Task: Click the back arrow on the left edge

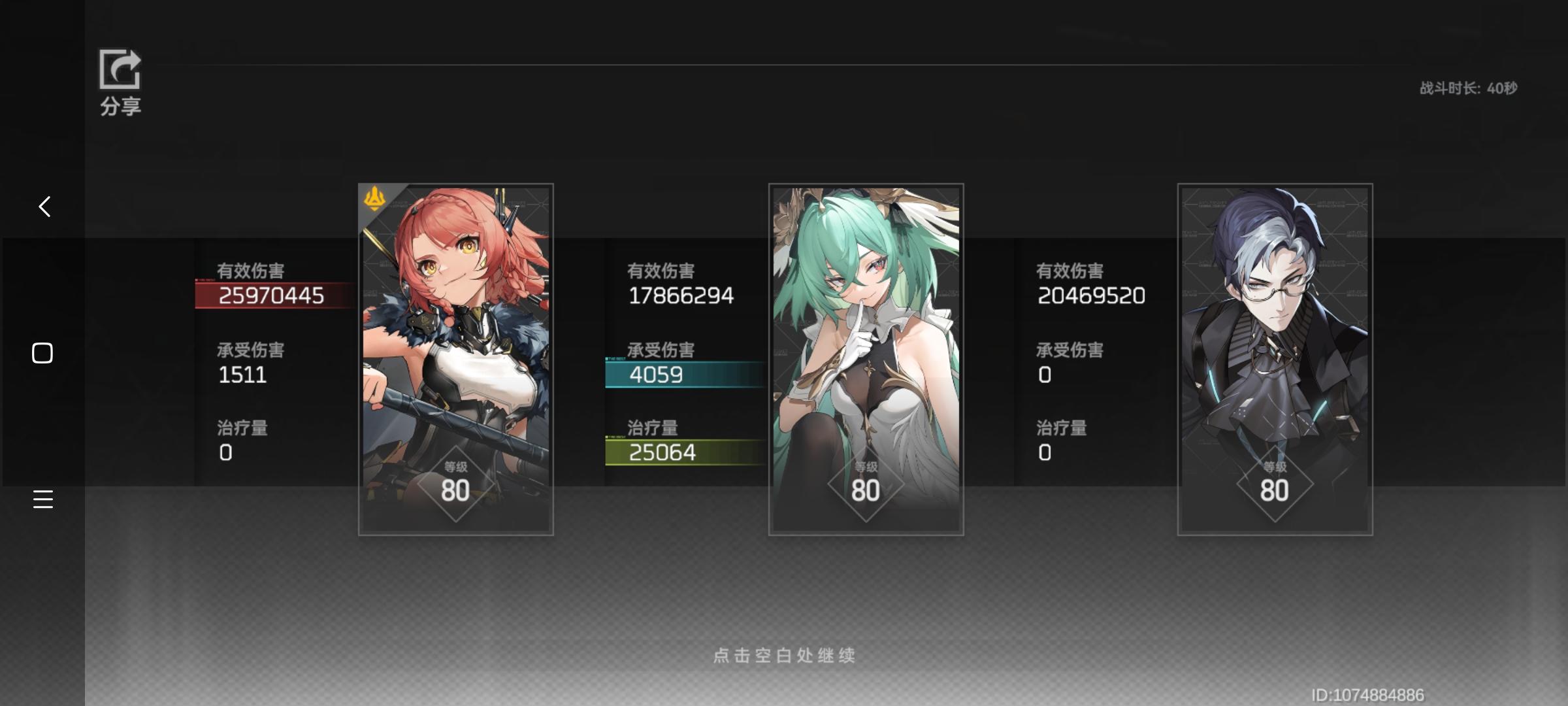Action: click(44, 207)
